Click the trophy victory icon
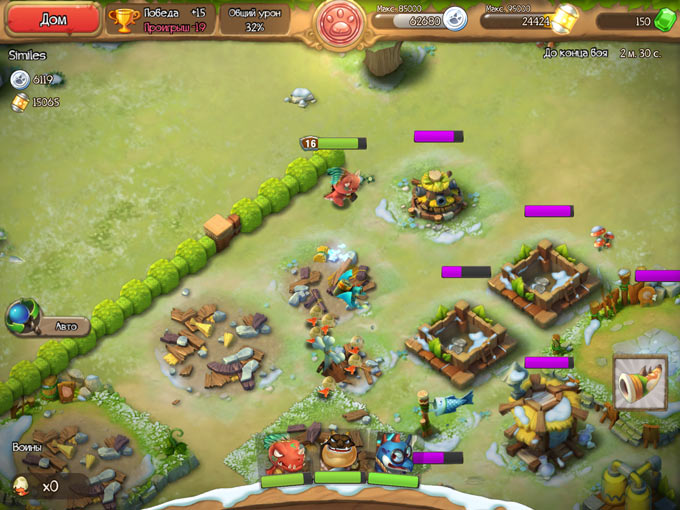 click(x=123, y=20)
